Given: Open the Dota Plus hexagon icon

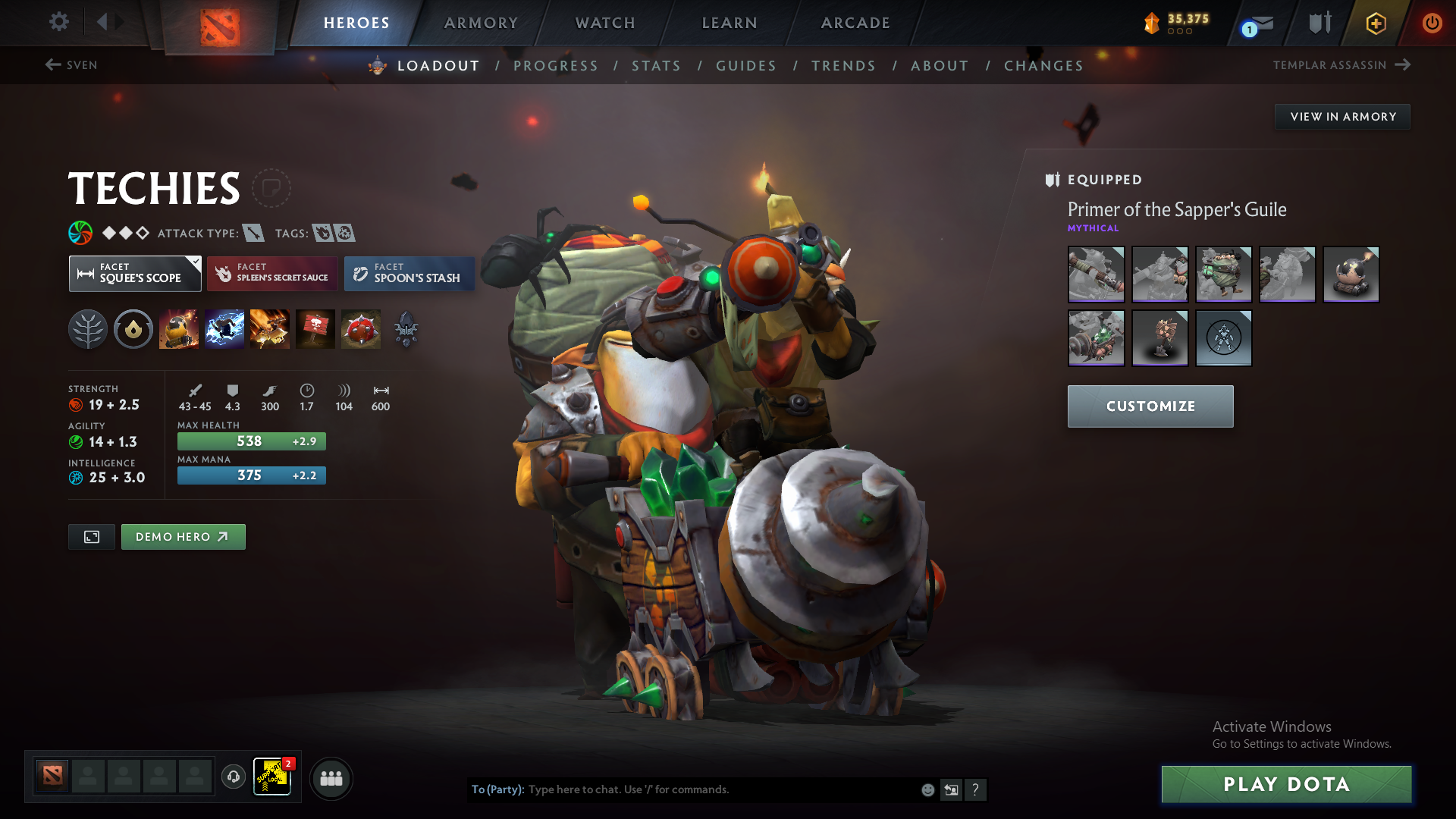Looking at the screenshot, I should coord(1375,23).
